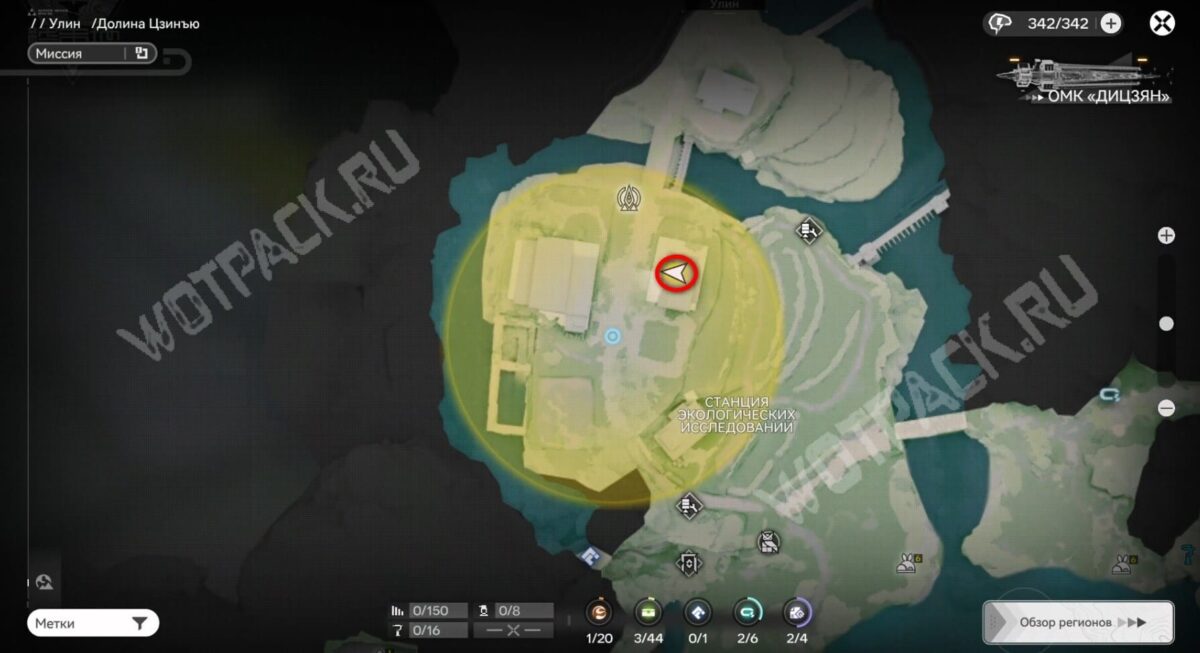Click the player arrow marker circled red
The height and width of the screenshot is (653, 1200).
(x=677, y=273)
